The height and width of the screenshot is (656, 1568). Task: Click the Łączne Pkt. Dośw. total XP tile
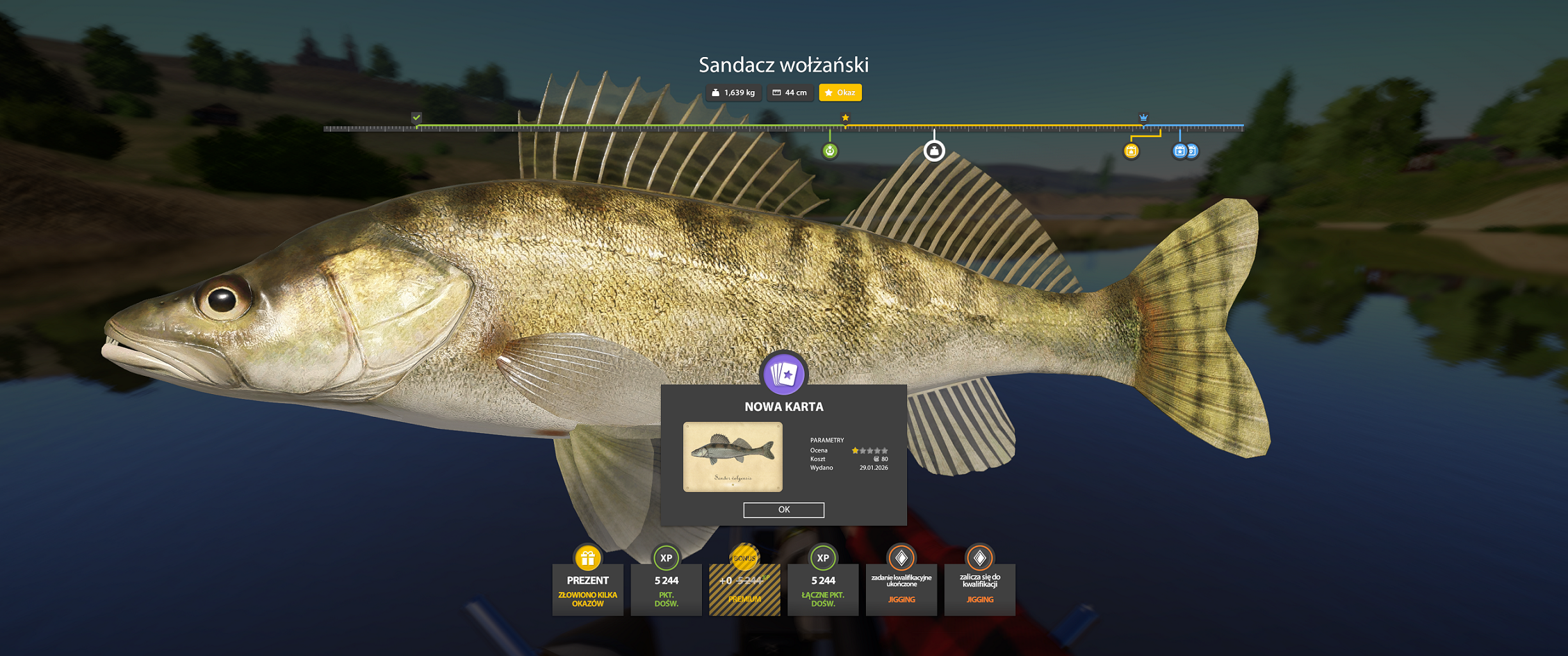tap(822, 588)
